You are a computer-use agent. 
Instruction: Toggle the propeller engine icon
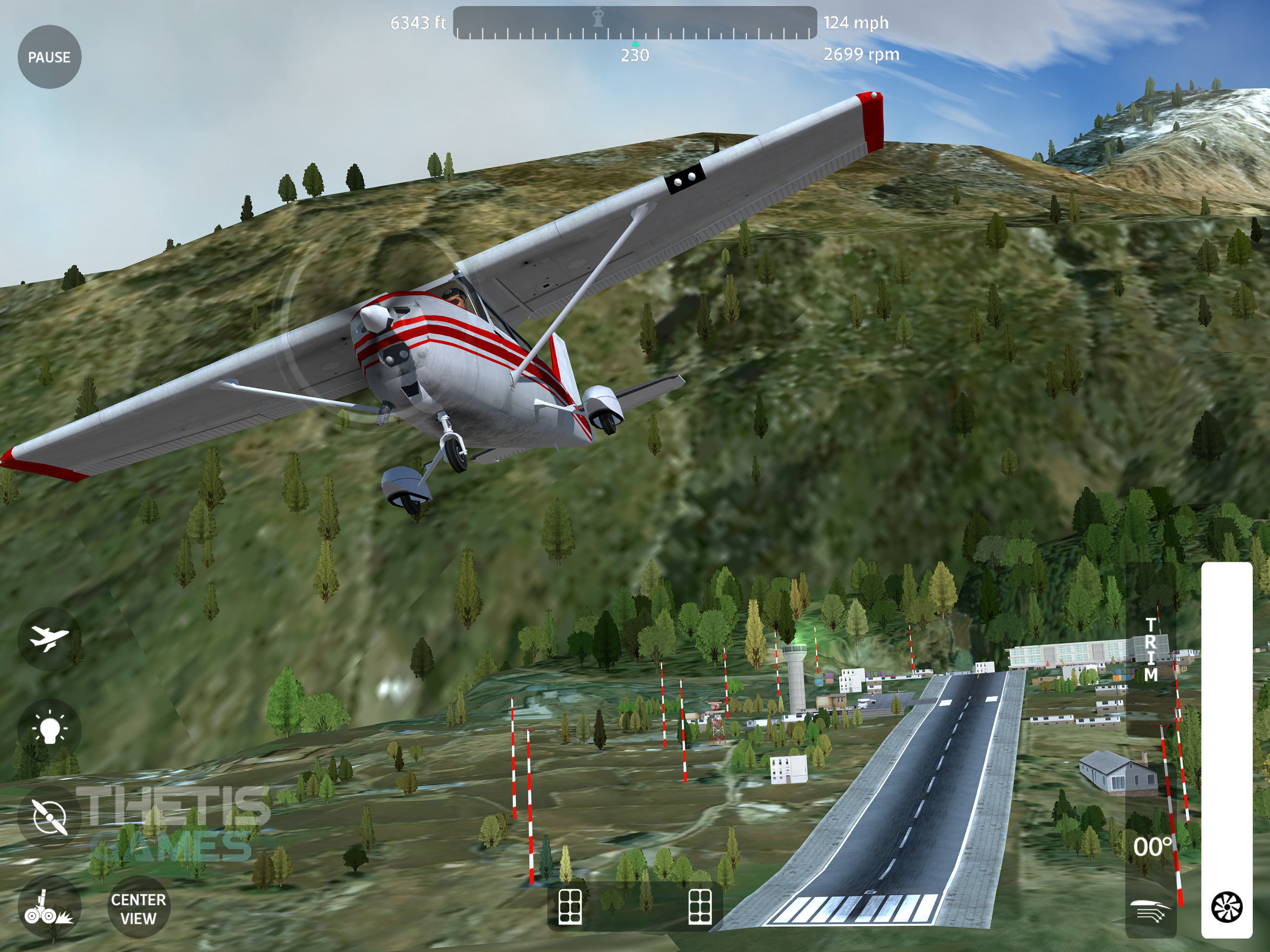coord(49,816)
